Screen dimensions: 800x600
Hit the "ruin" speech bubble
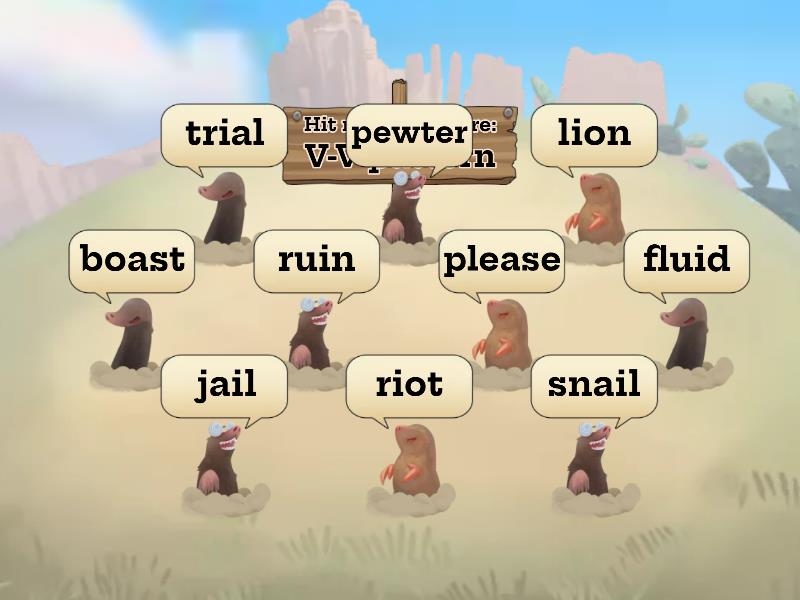tap(316, 259)
